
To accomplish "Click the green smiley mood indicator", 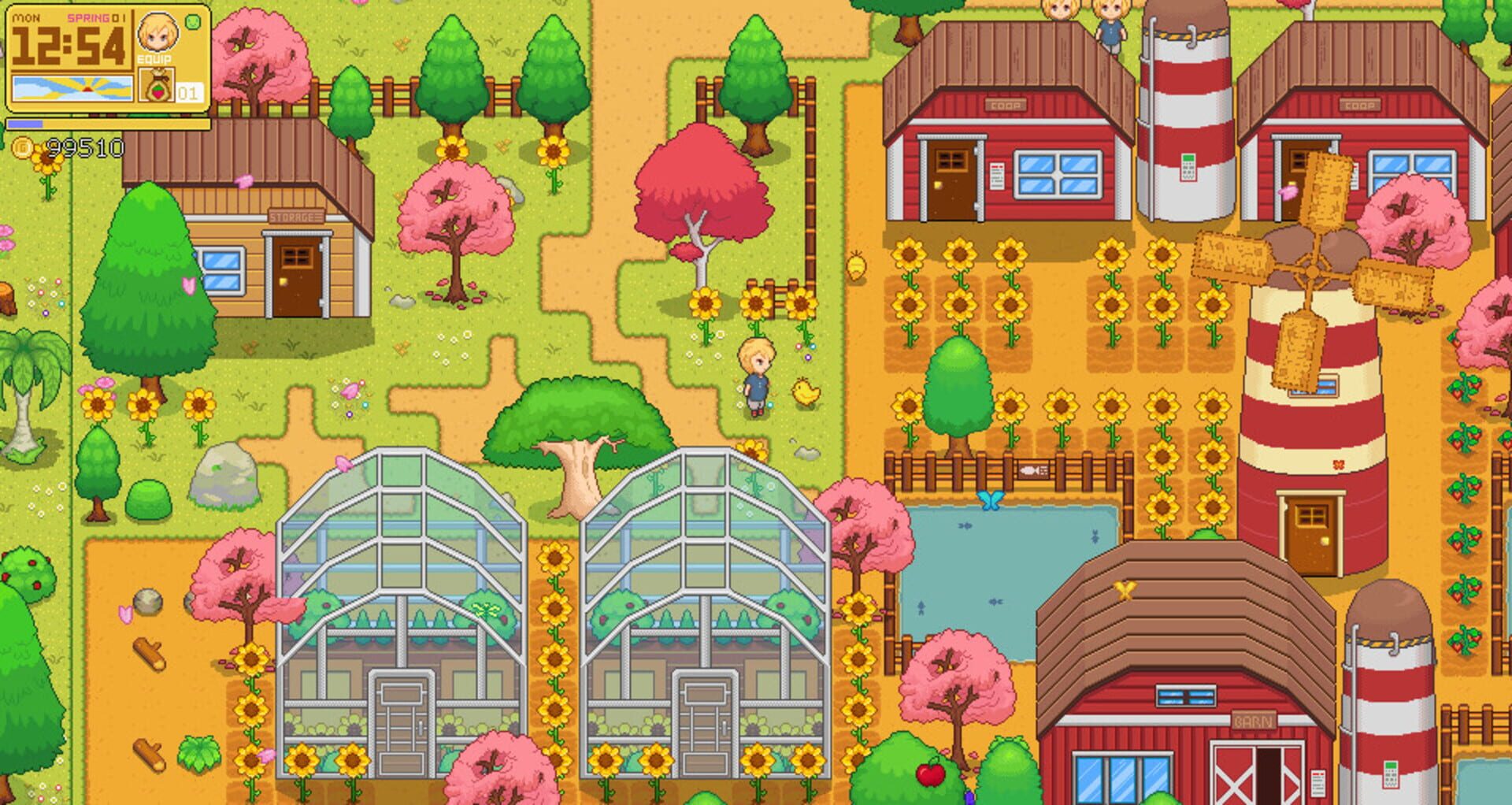I will 193,21.
